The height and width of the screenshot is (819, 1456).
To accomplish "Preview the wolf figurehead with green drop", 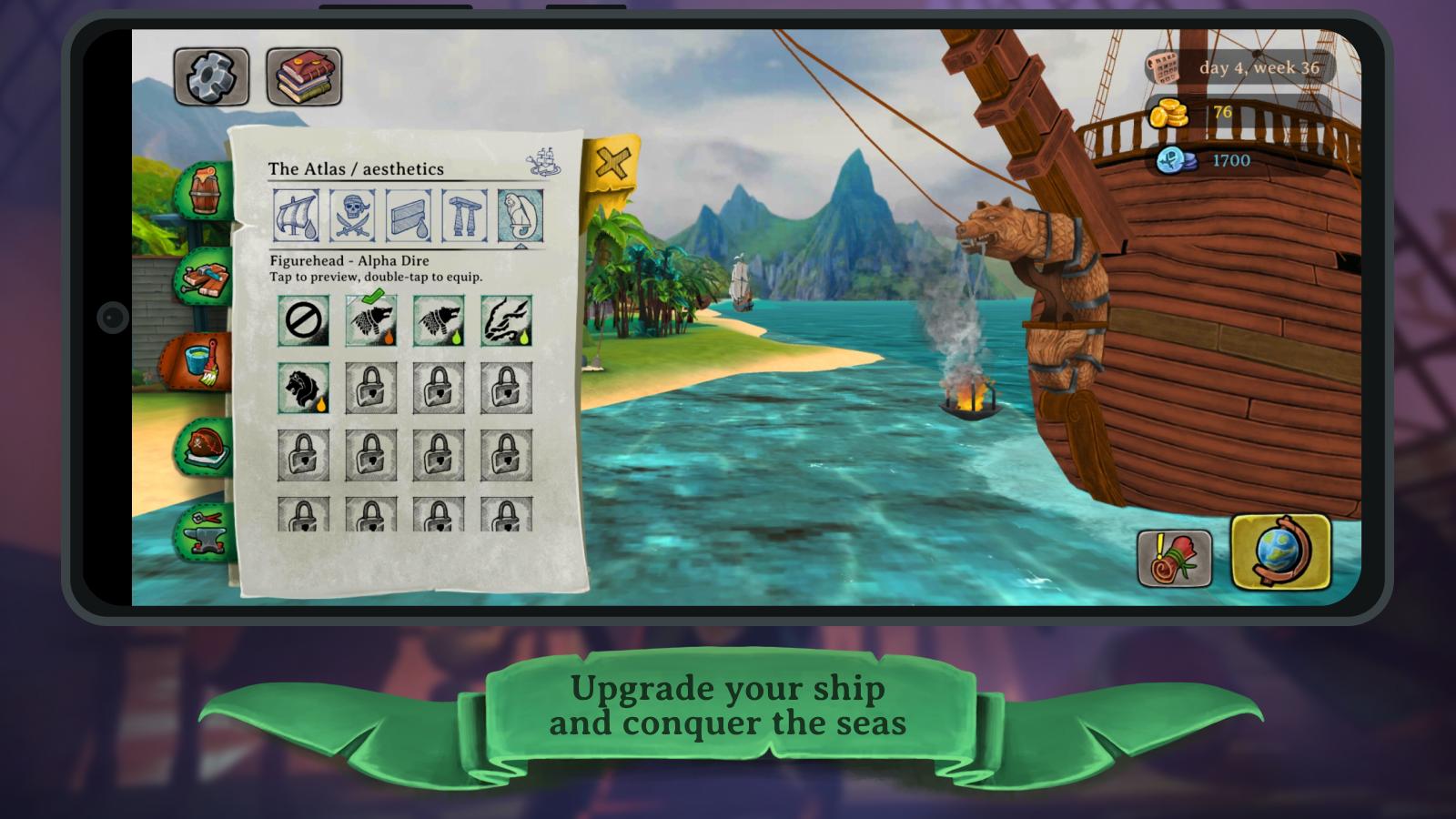I will pos(439,321).
